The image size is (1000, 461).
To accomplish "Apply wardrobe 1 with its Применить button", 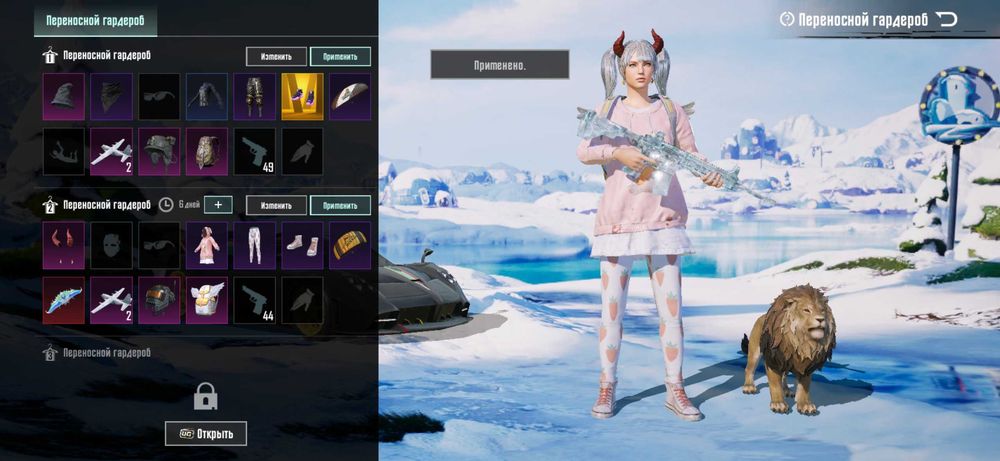I will click(340, 57).
